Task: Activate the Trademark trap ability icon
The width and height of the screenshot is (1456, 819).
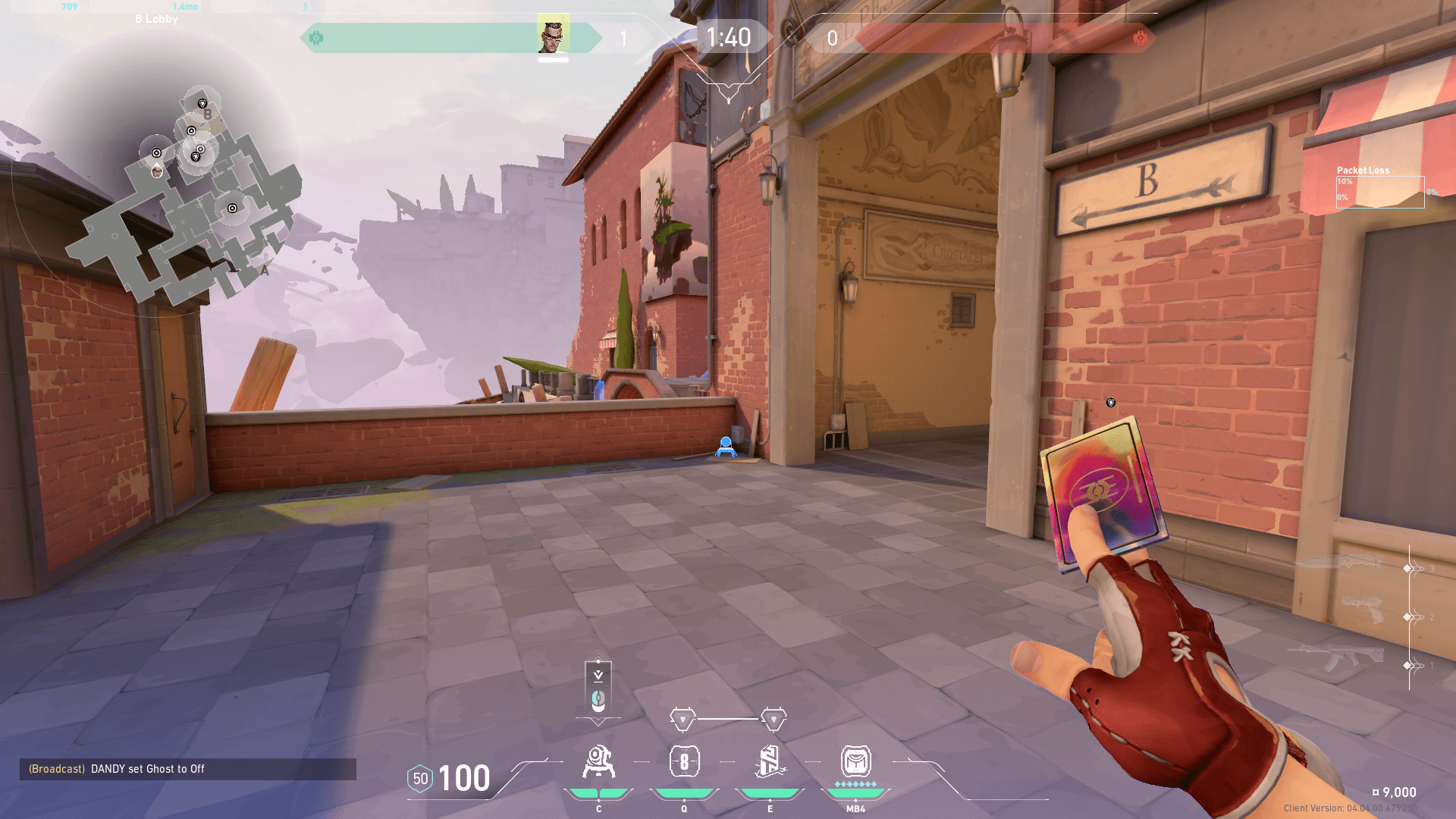Action: (598, 762)
